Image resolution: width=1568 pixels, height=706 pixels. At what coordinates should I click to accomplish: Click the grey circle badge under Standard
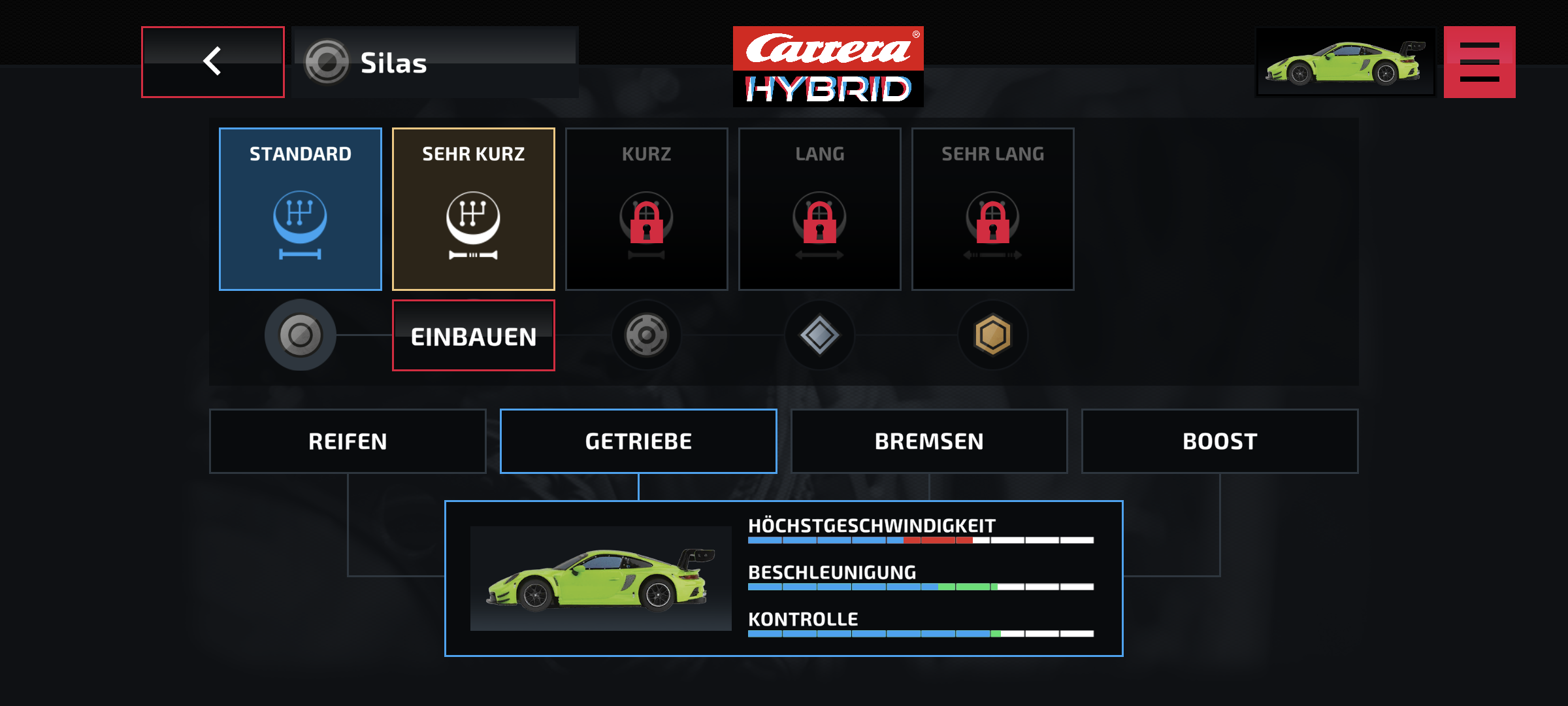click(301, 335)
